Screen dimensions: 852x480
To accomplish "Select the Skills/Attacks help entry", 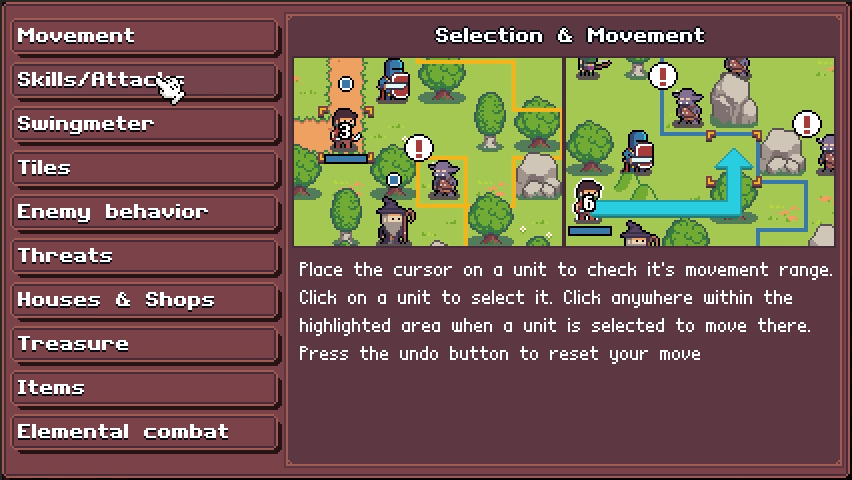I will click(145, 80).
